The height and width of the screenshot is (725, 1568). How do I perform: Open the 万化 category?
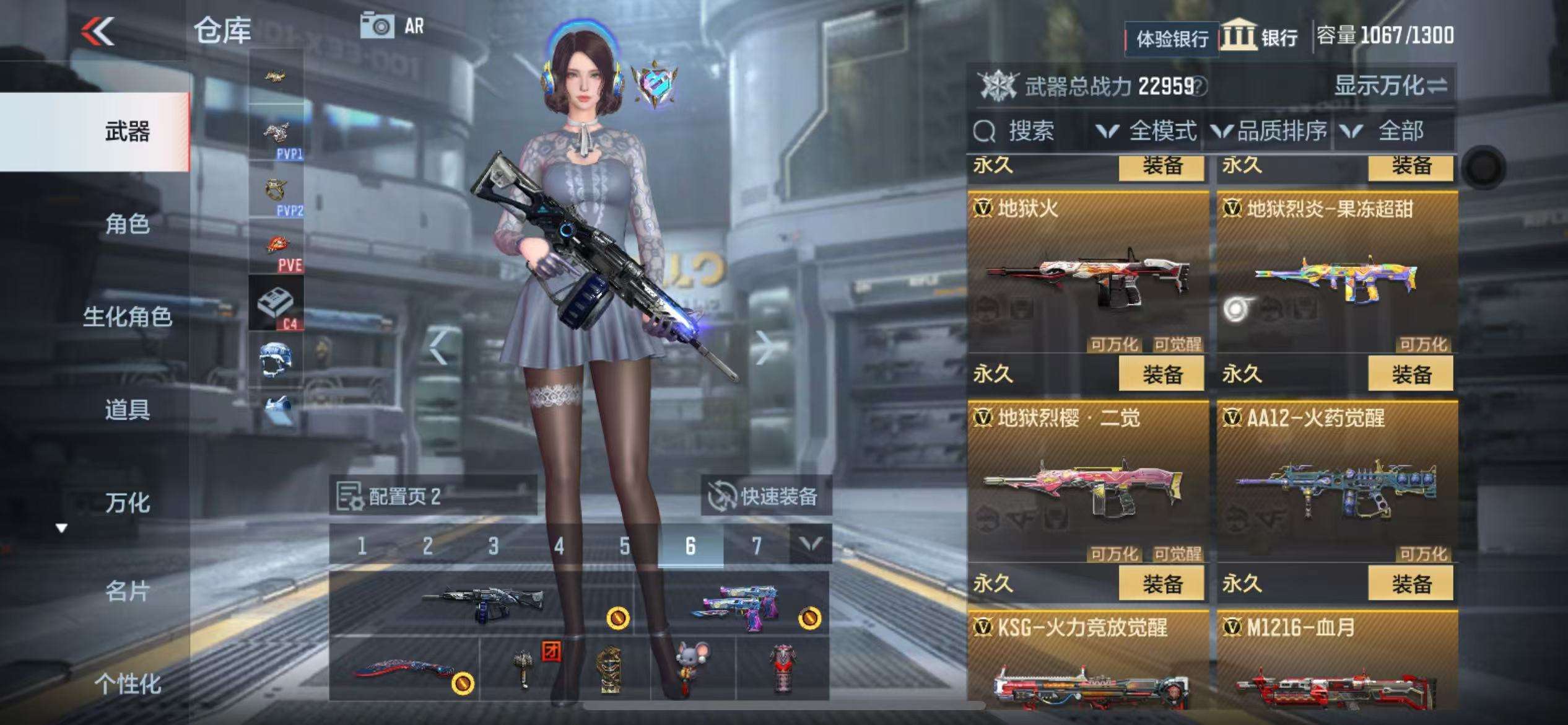click(x=127, y=503)
